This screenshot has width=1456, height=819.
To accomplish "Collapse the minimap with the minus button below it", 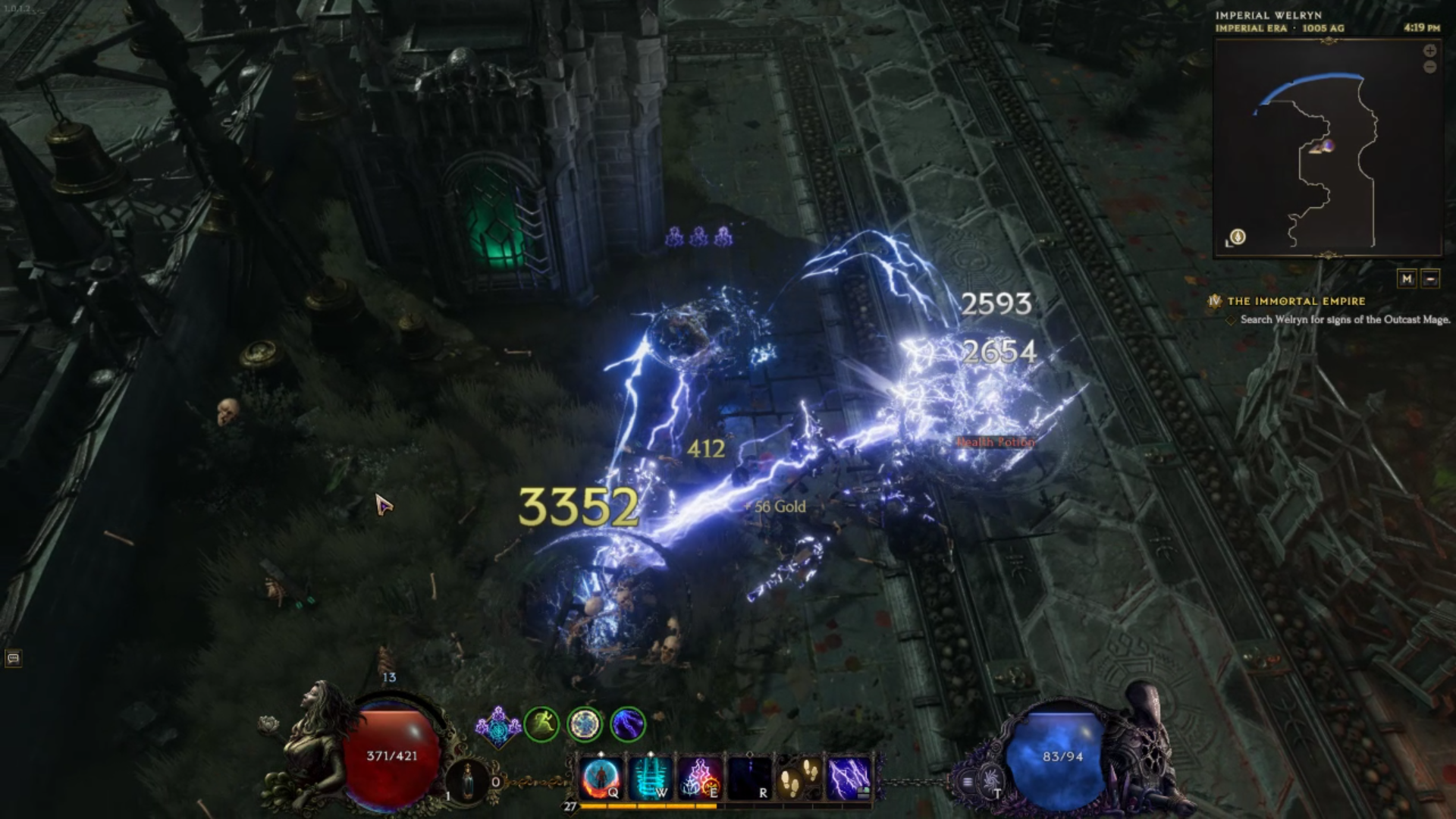I will [1431, 278].
